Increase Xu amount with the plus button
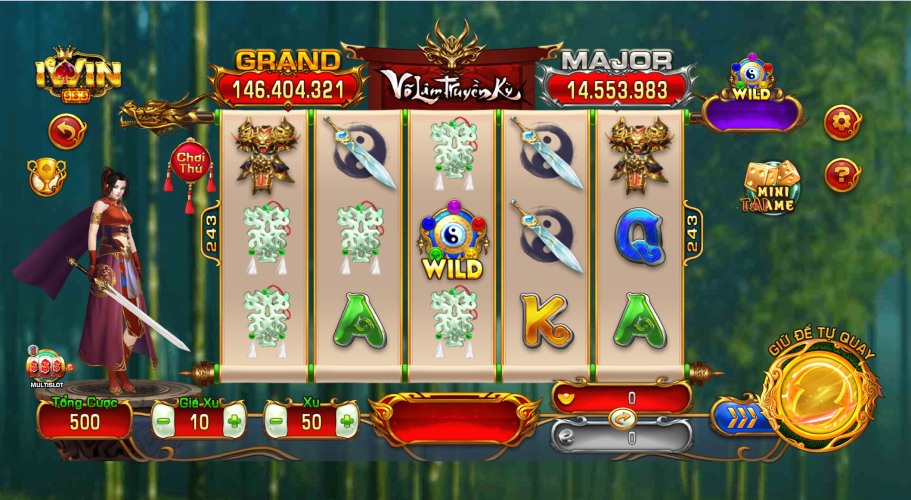The height and width of the screenshot is (500, 911). click(x=346, y=421)
